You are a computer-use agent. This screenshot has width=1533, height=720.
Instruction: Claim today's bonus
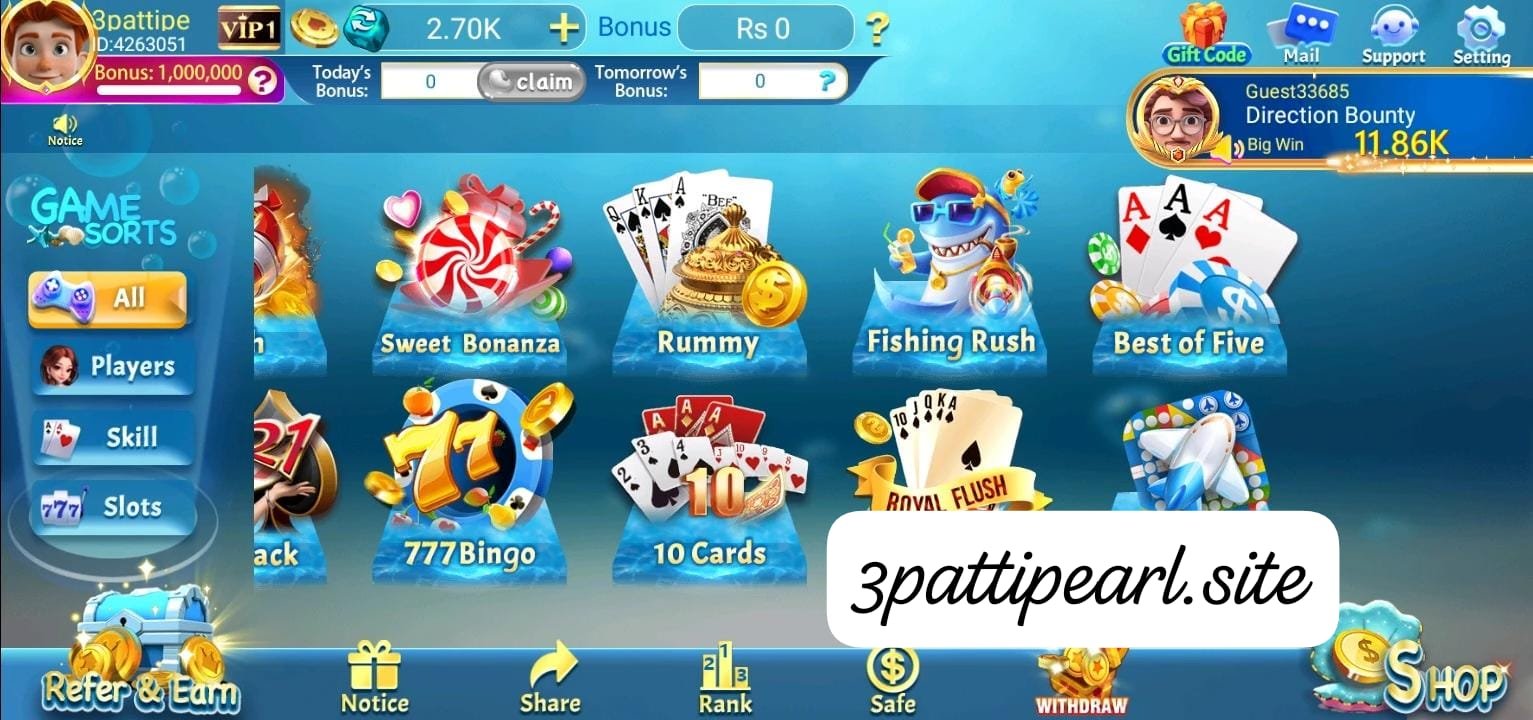click(x=531, y=82)
